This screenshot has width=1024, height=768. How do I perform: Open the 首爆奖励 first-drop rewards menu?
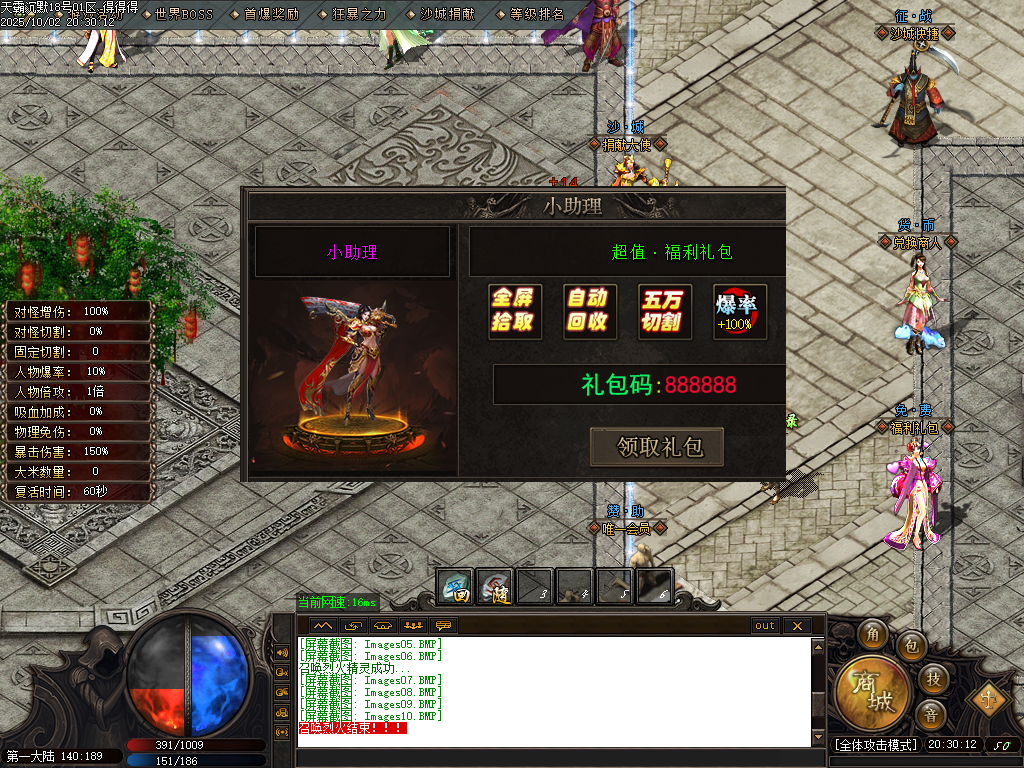point(270,14)
